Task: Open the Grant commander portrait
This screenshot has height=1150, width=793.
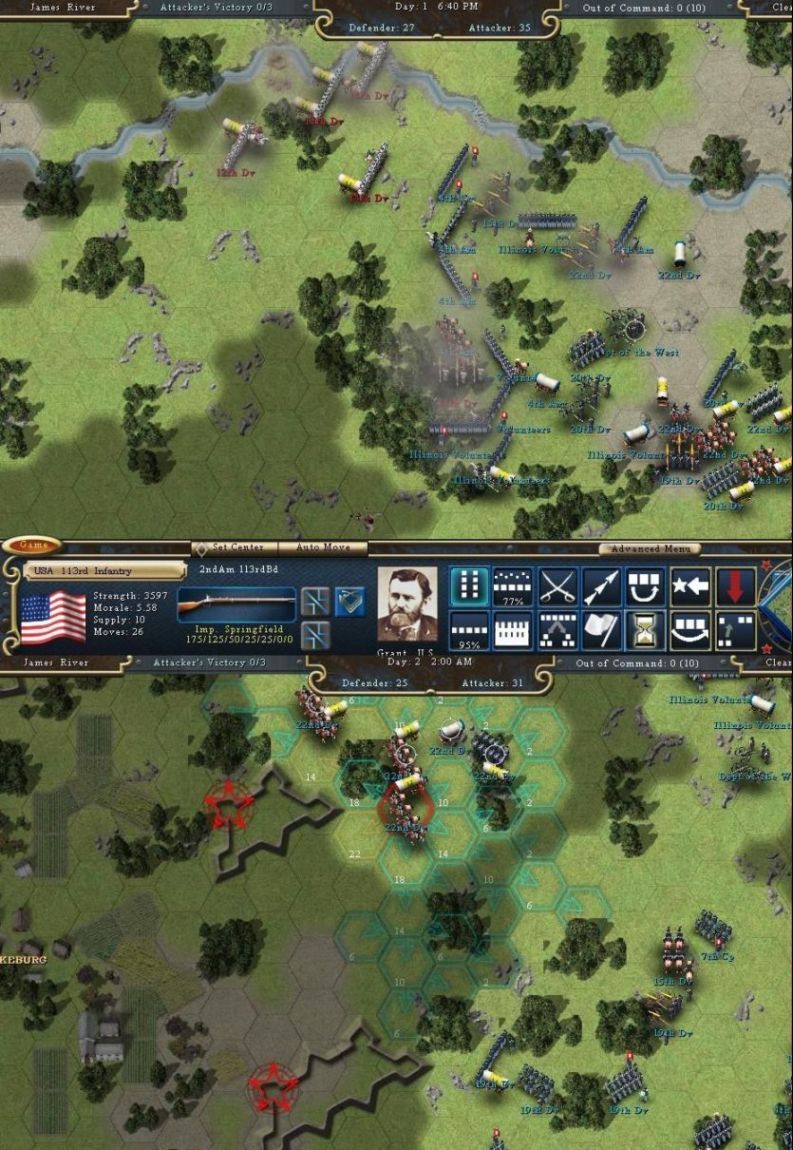Action: coord(407,605)
